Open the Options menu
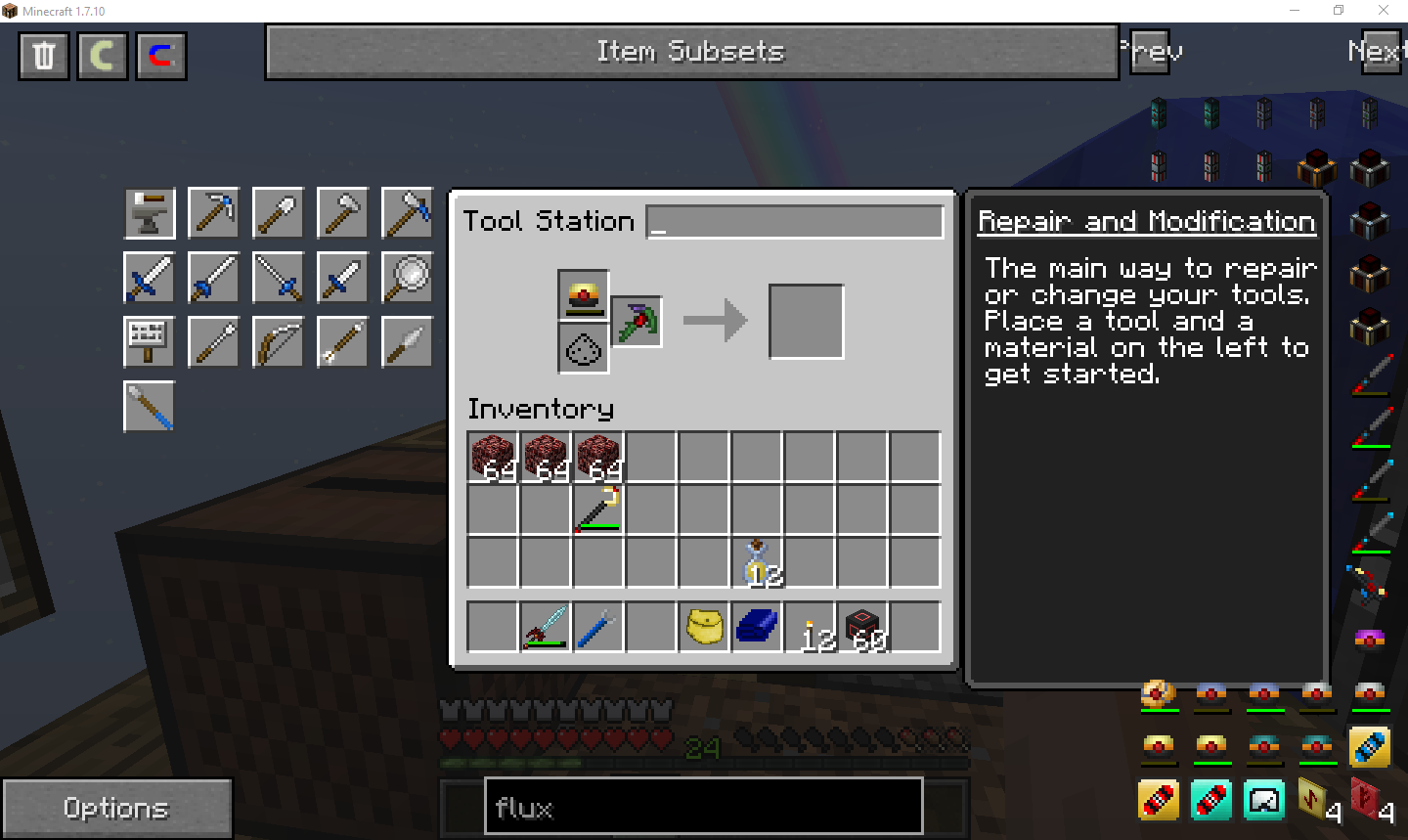 pos(116,807)
